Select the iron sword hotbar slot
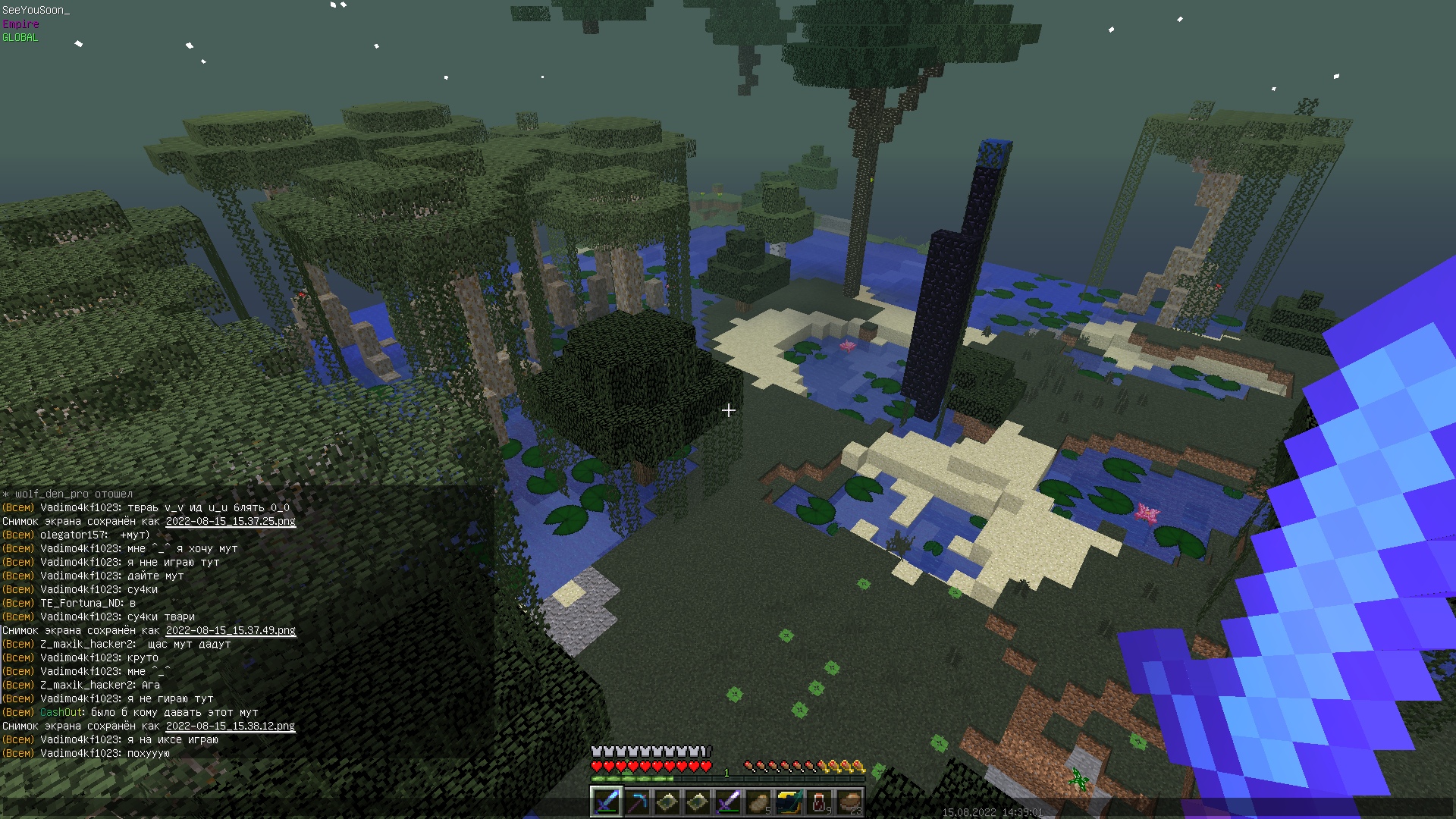Image resolution: width=1456 pixels, height=819 pixels. (727, 802)
